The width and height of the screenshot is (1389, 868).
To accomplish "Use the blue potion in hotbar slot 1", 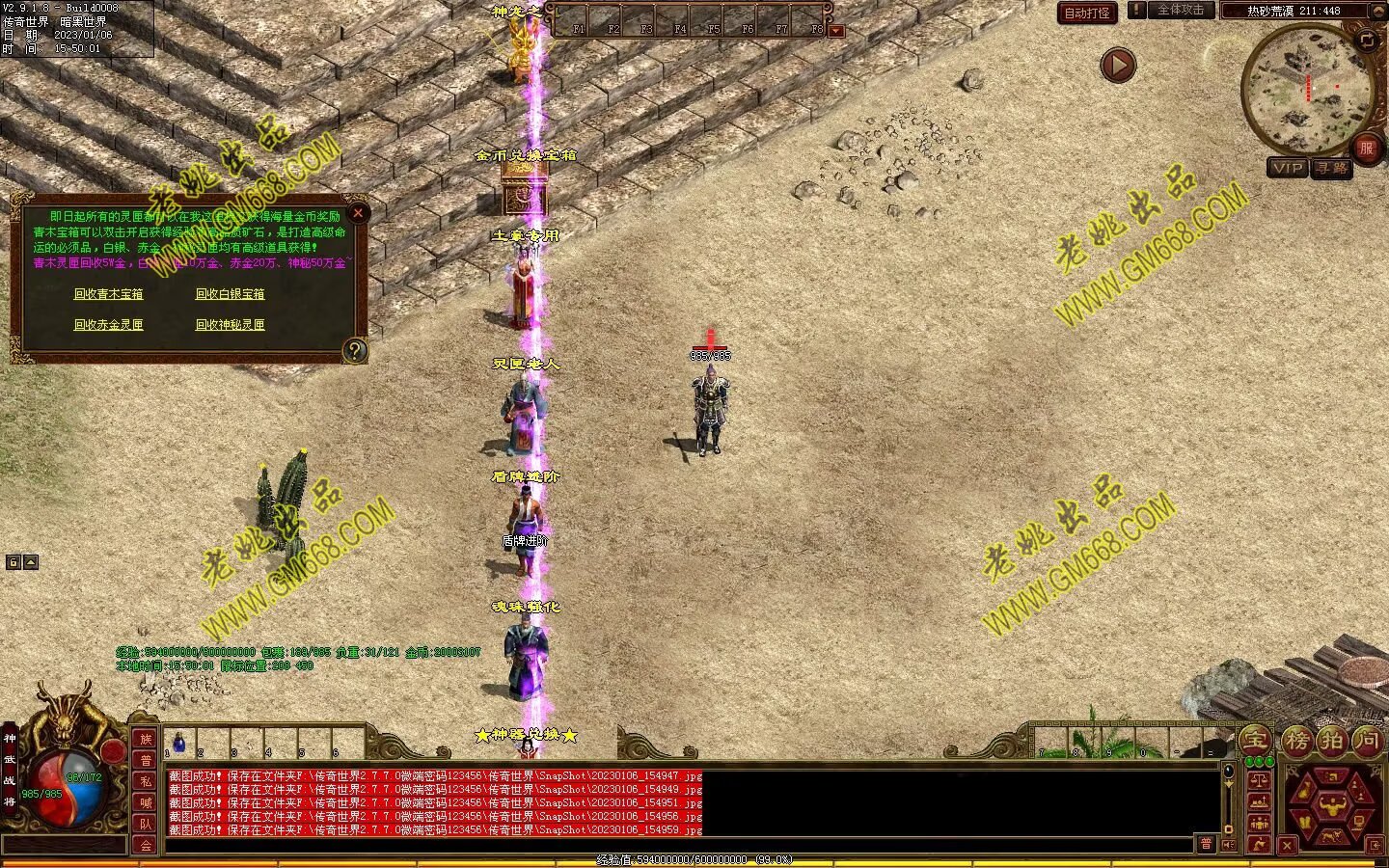I will (x=179, y=743).
